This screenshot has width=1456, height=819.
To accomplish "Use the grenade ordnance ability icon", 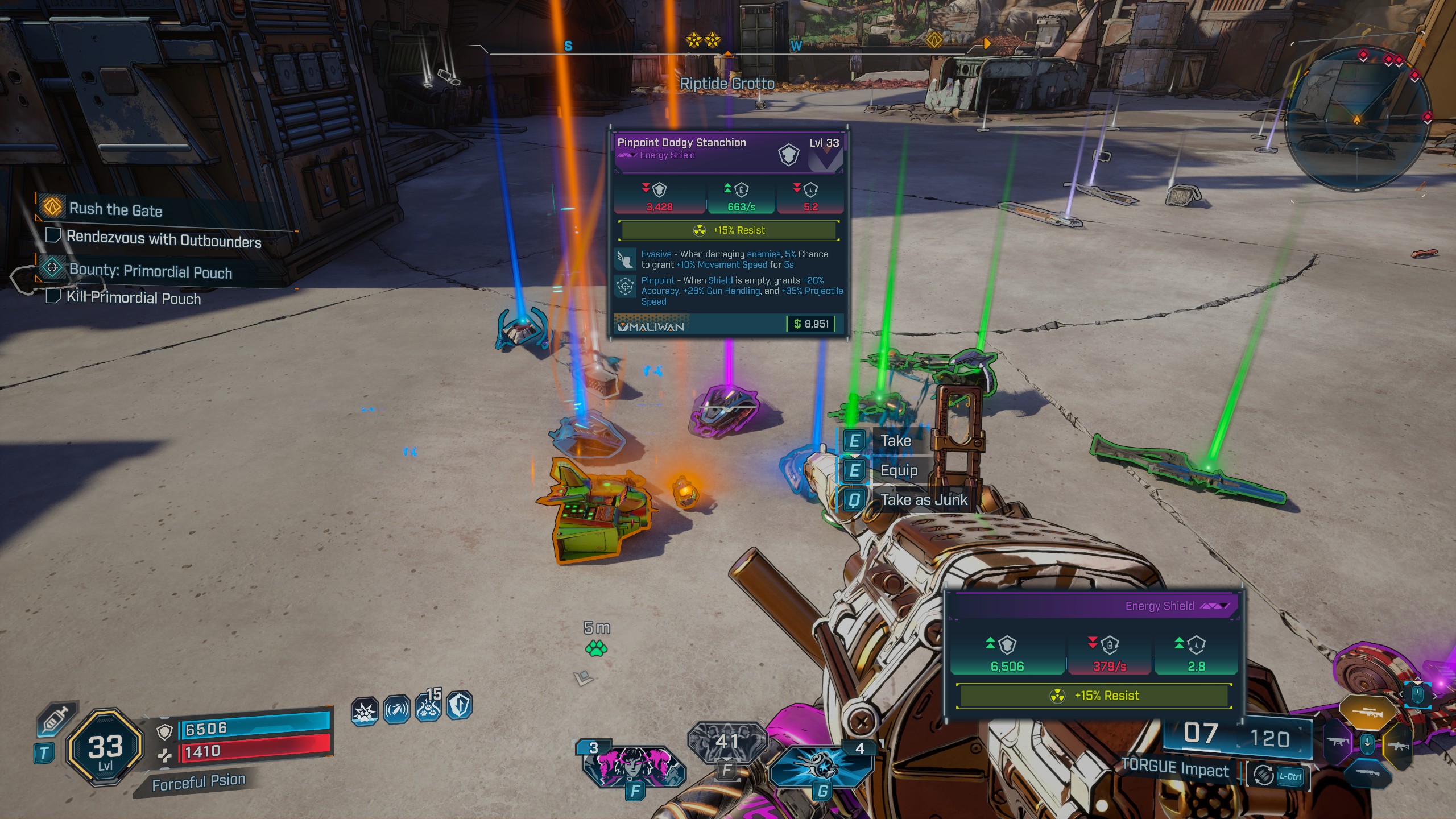I will [821, 766].
